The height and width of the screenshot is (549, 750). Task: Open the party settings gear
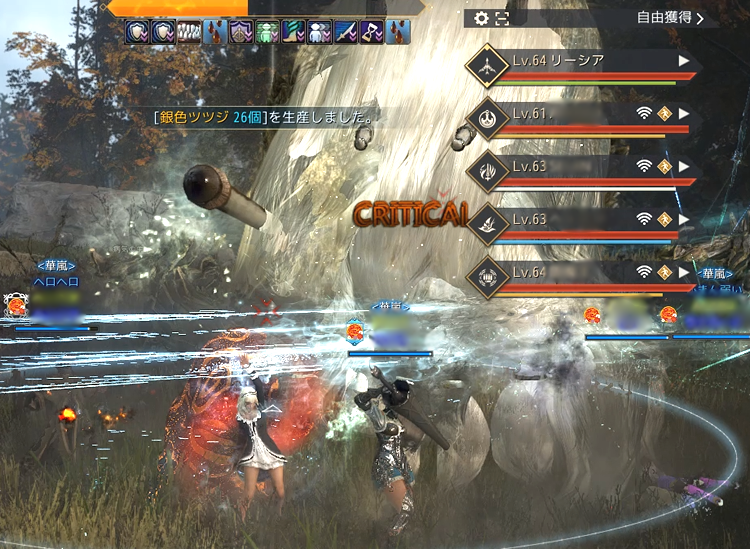482,18
